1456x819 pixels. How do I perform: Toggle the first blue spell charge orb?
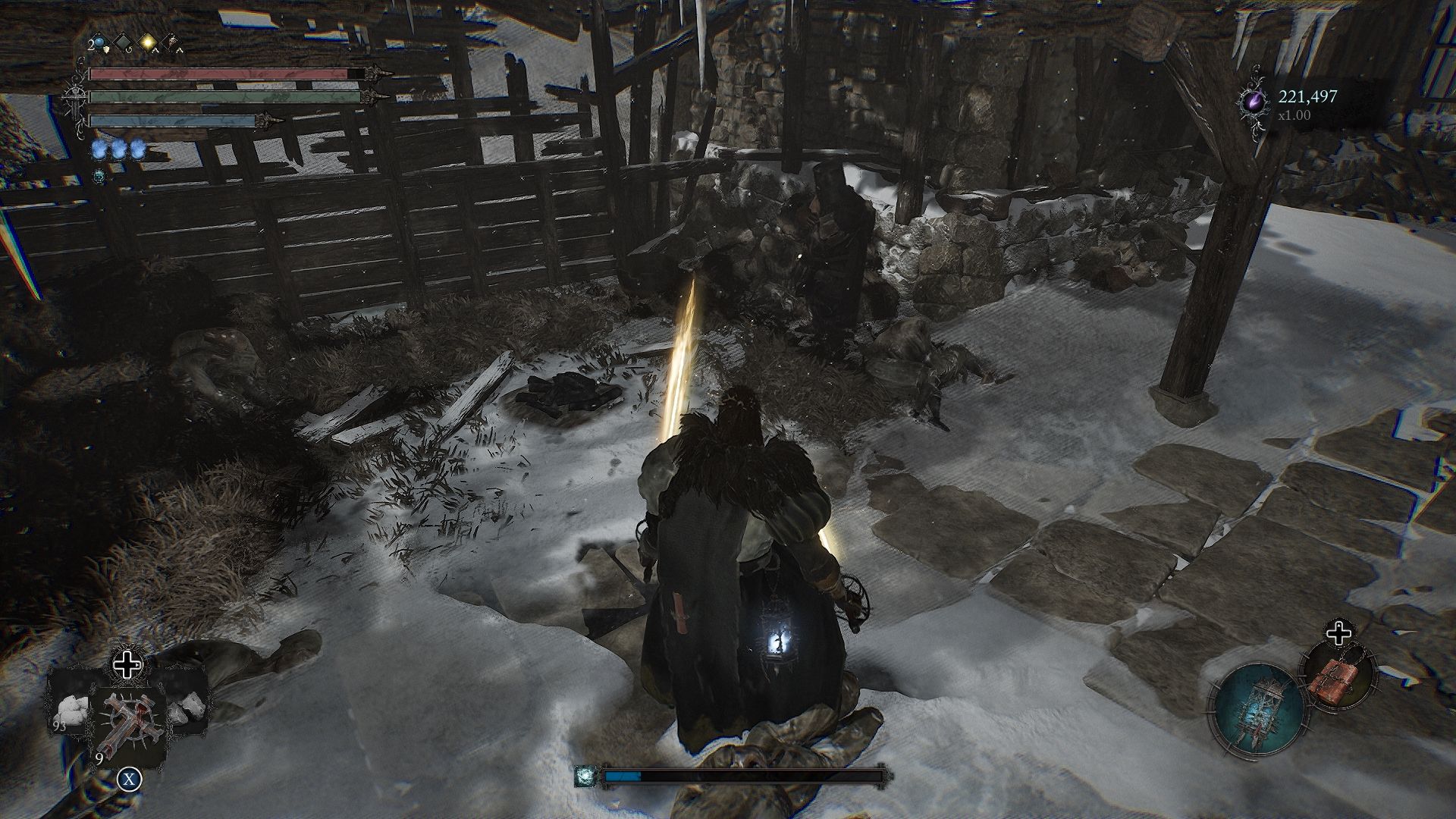coord(100,149)
